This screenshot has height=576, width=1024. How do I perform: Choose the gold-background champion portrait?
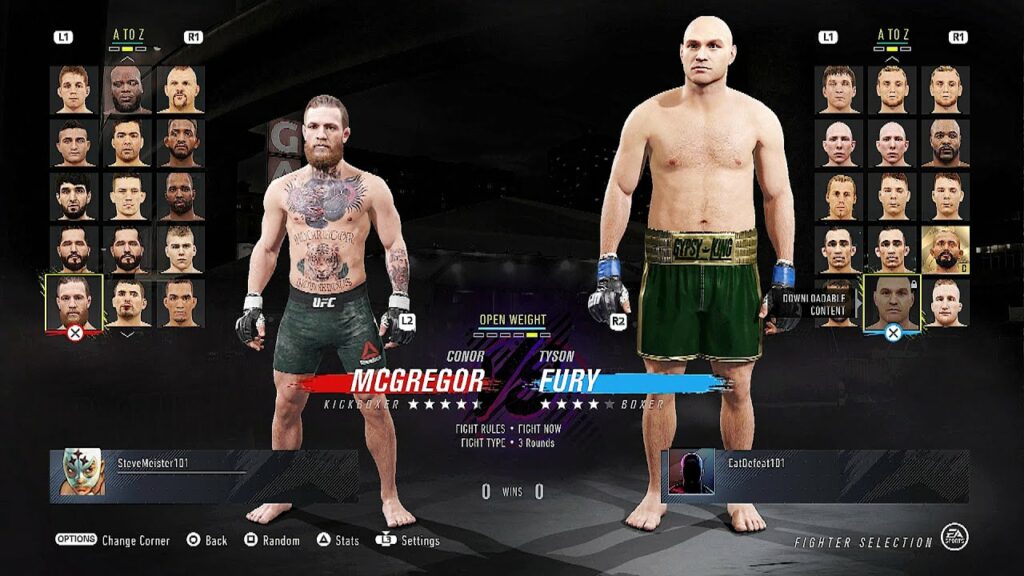point(945,250)
